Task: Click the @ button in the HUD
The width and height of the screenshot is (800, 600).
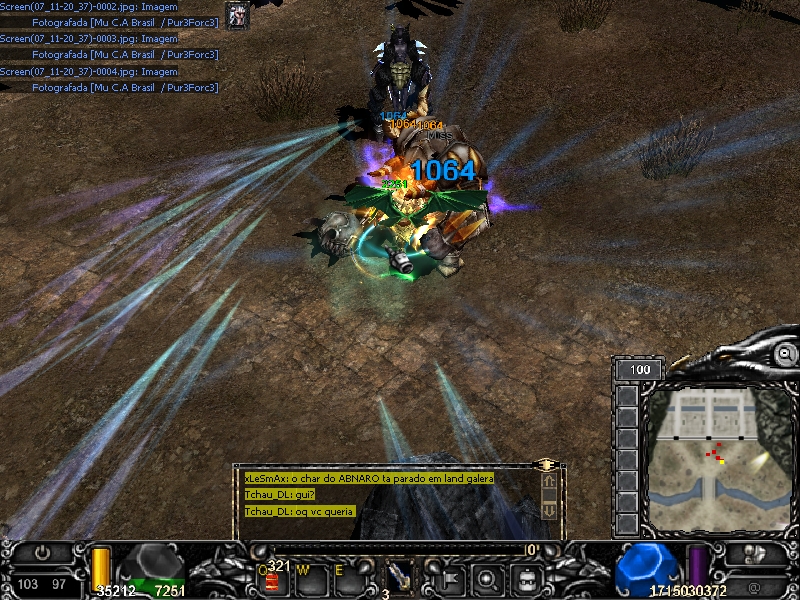Action: pos(753,586)
